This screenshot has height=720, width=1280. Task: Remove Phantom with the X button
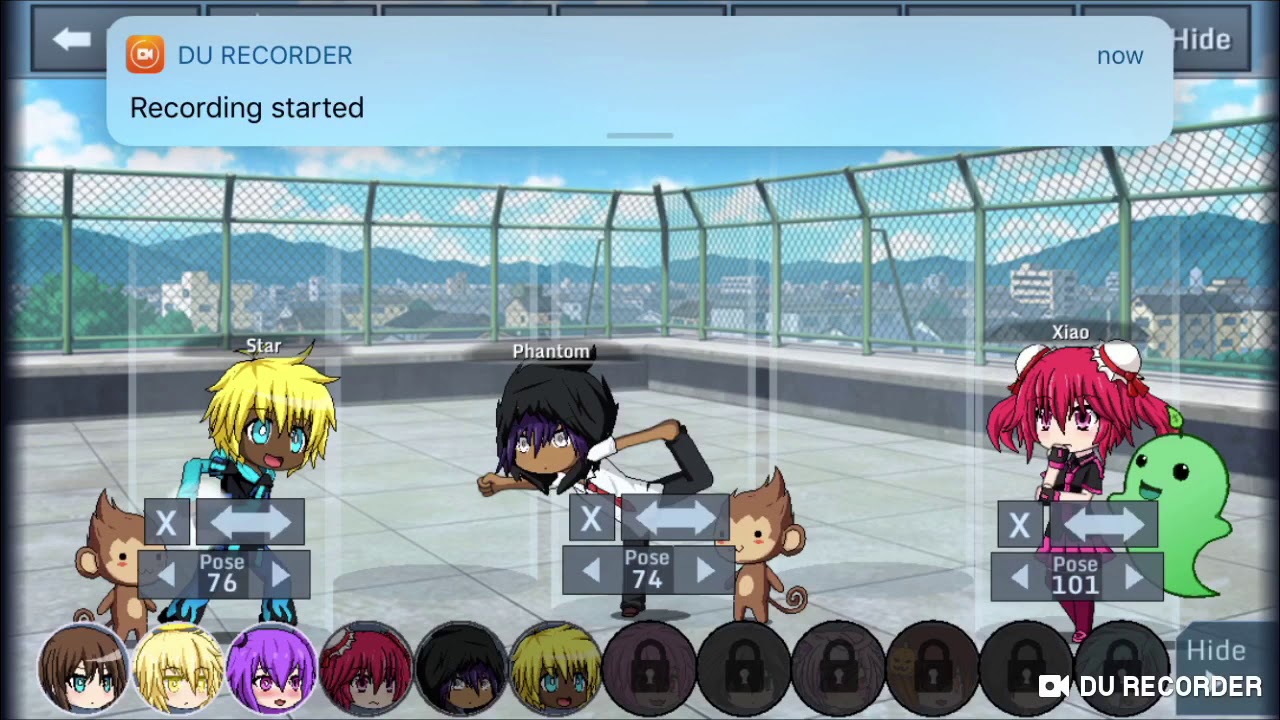(591, 519)
